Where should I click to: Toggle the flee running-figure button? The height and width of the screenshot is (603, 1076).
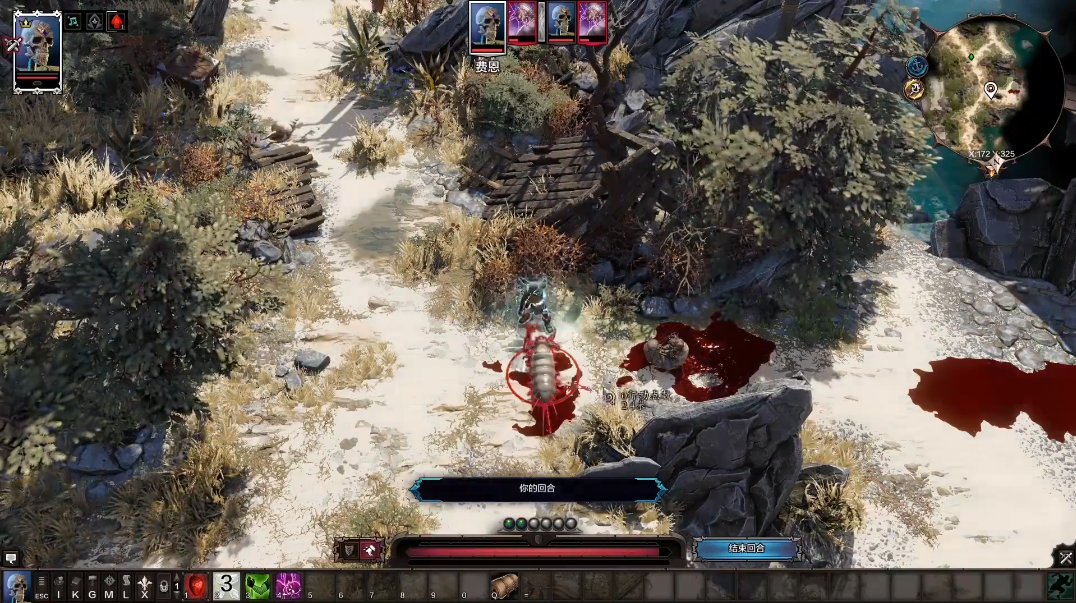coord(371,549)
